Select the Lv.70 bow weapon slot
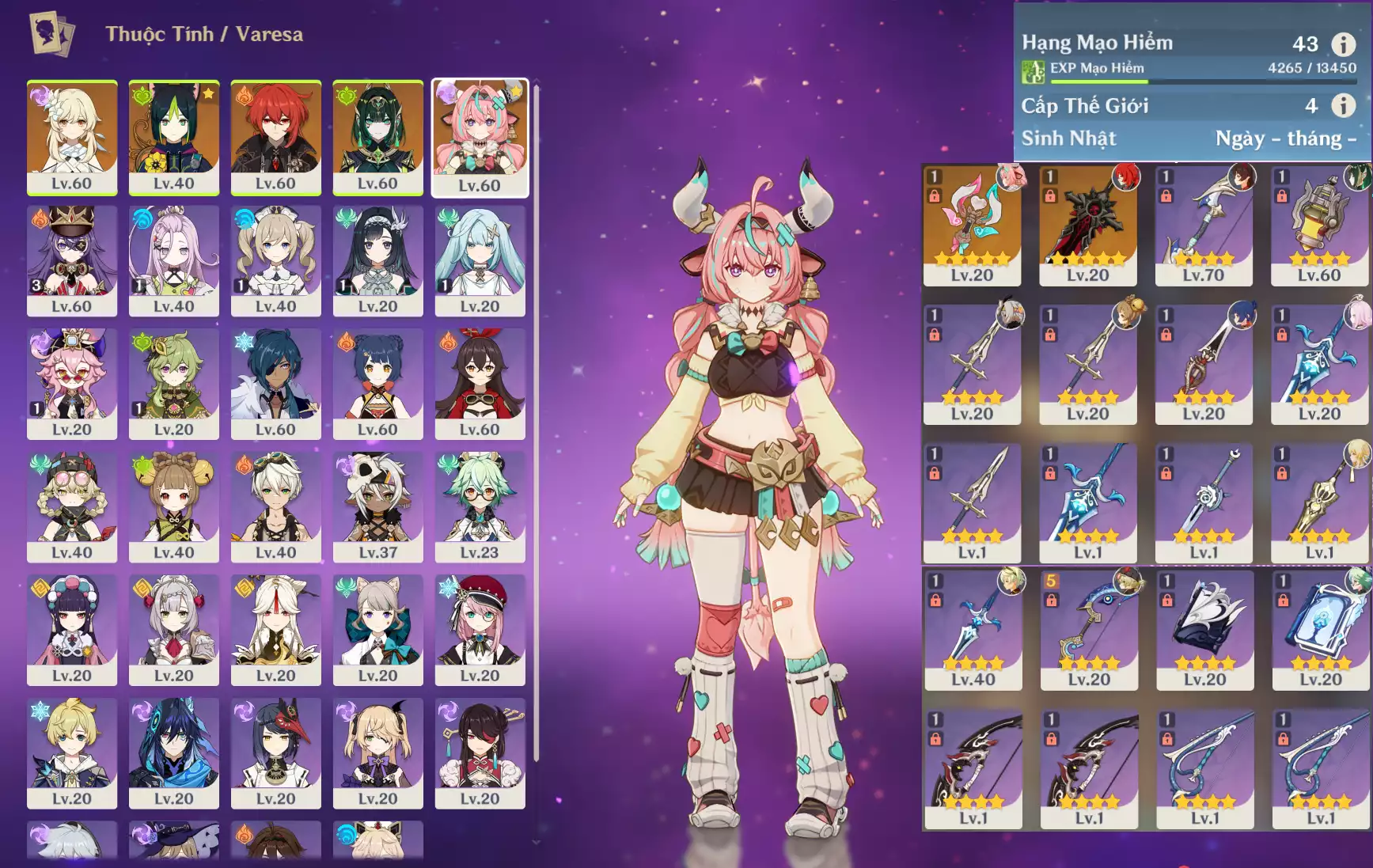 (x=1203, y=225)
